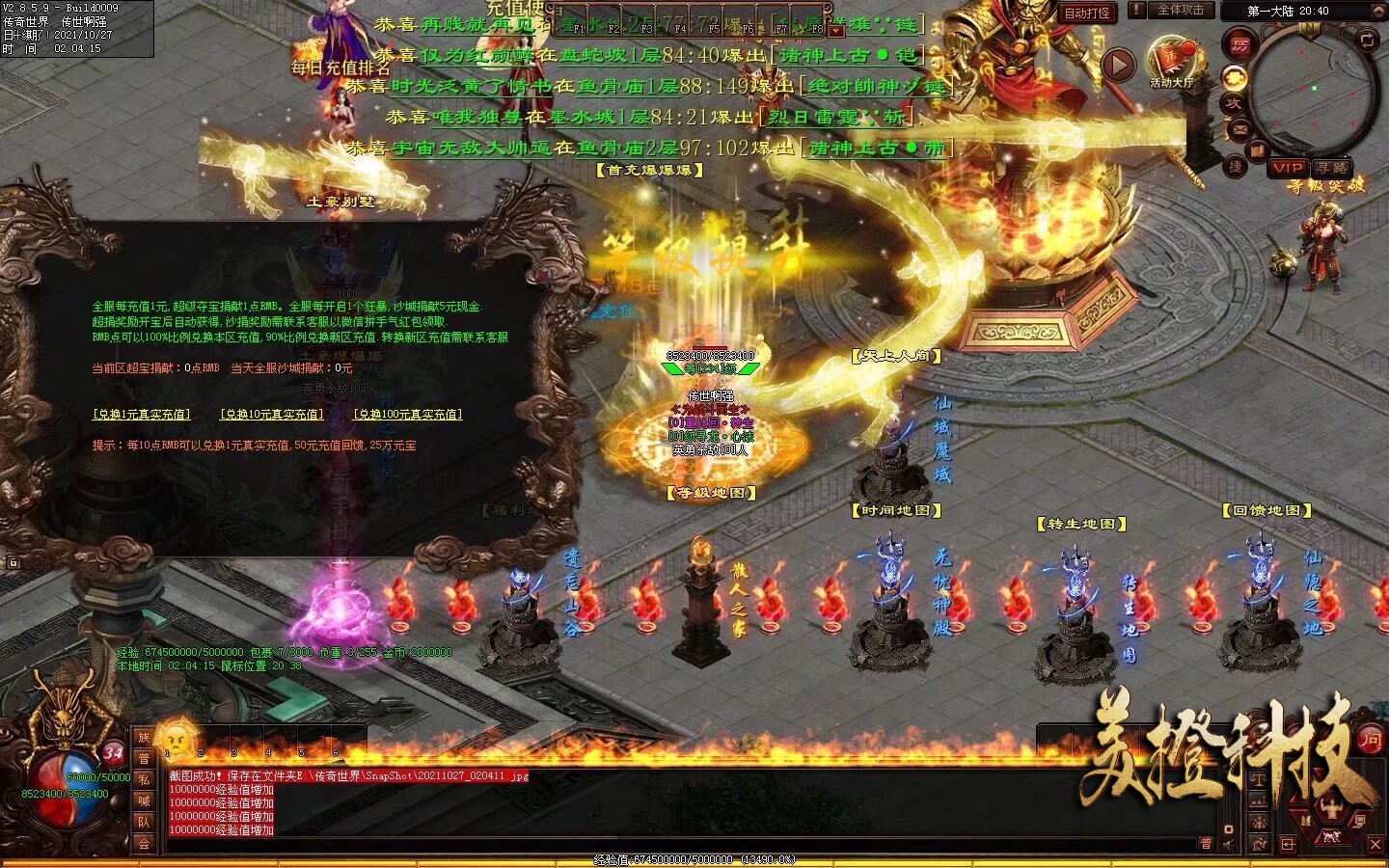Click the 捷 shortcut round button
1389x868 pixels.
click(1236, 166)
